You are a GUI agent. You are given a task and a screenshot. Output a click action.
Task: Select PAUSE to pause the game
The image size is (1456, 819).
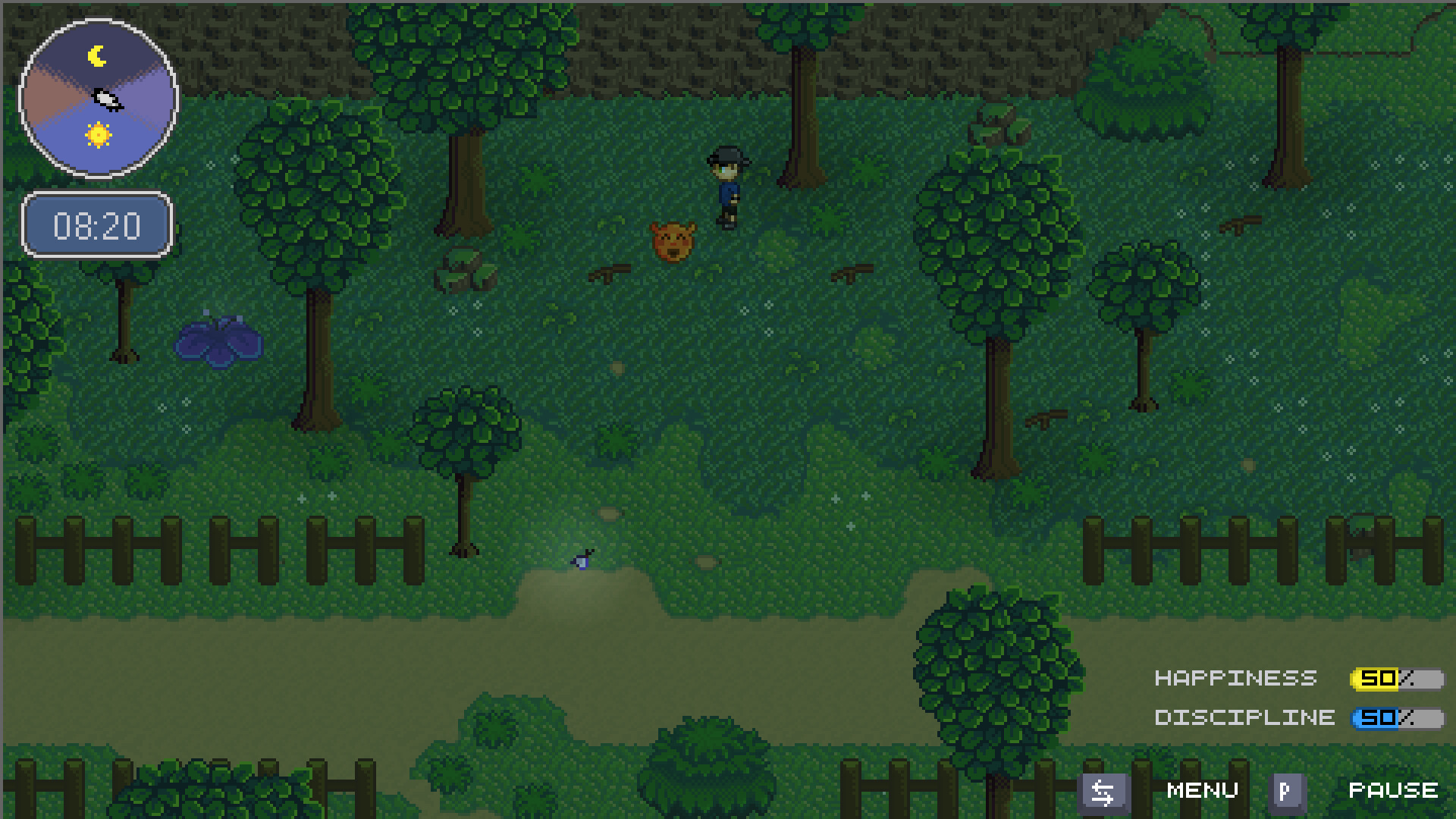(1395, 791)
